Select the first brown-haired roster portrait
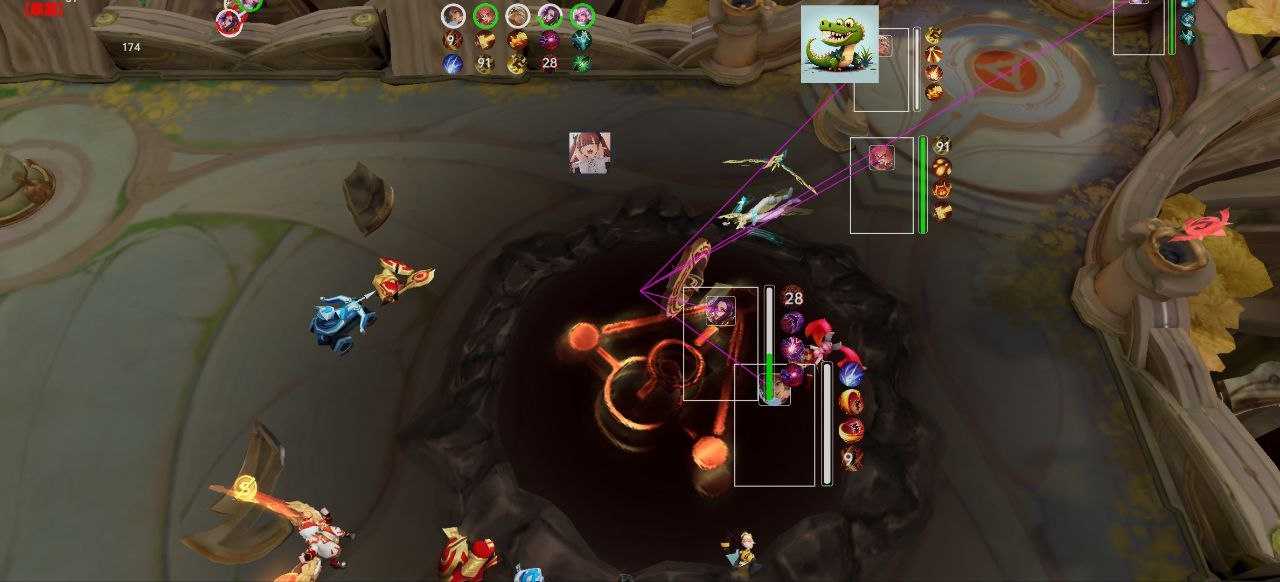Screen dimensions: 1280x582 tap(453, 16)
